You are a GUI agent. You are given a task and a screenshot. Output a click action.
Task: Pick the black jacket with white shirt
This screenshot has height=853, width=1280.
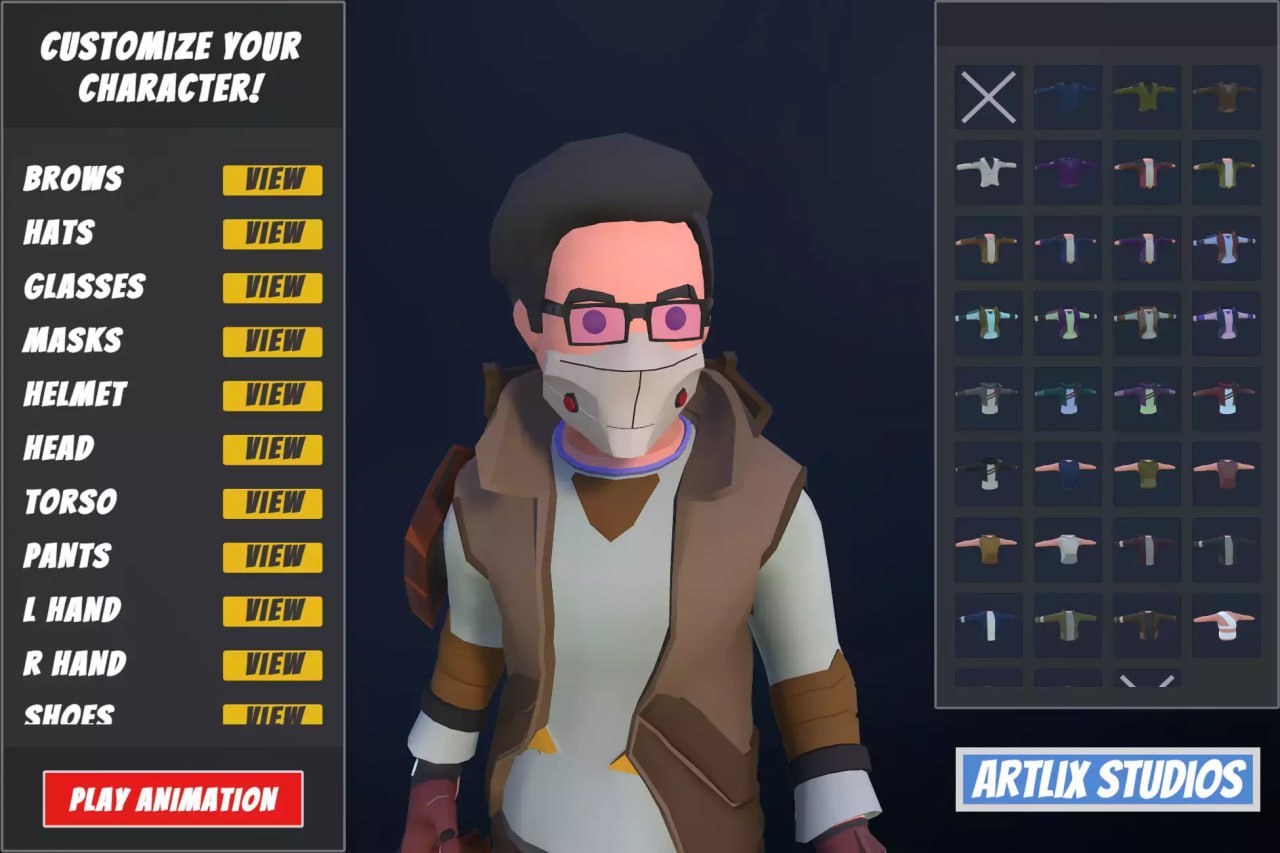pyautogui.click(x=990, y=472)
